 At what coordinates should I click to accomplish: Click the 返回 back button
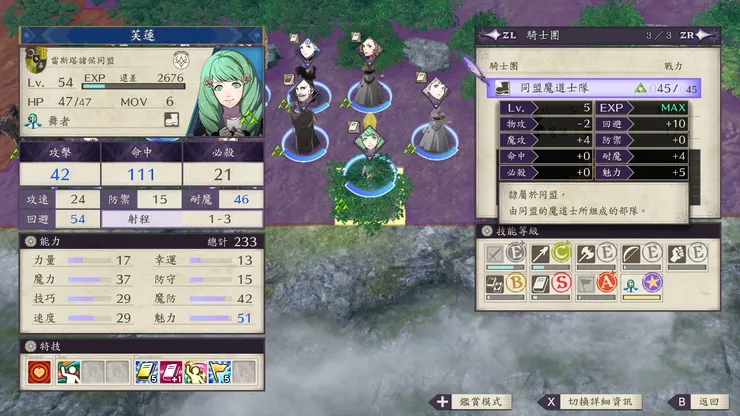click(x=700, y=401)
